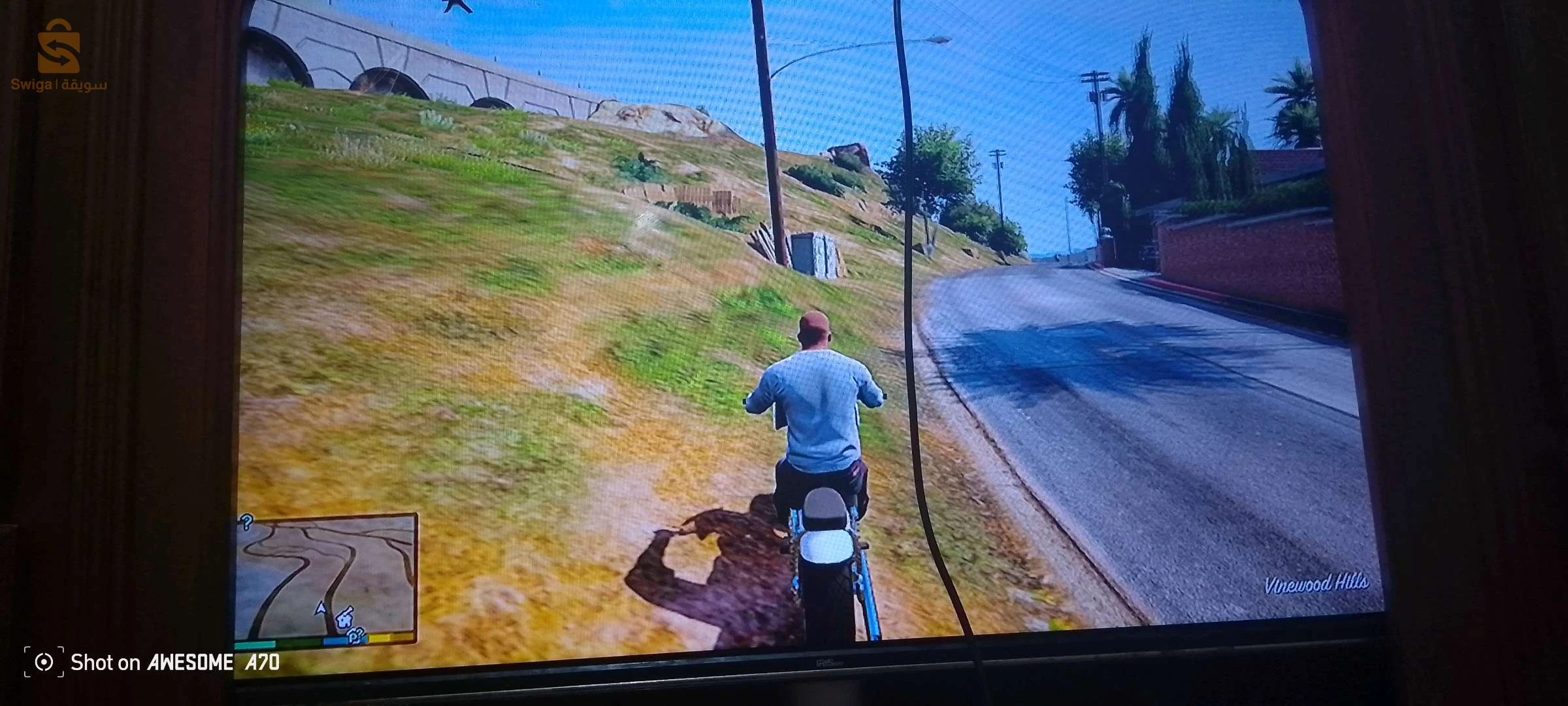Select the player arrow on the minimap
Image resolution: width=1568 pixels, height=706 pixels.
point(321,608)
